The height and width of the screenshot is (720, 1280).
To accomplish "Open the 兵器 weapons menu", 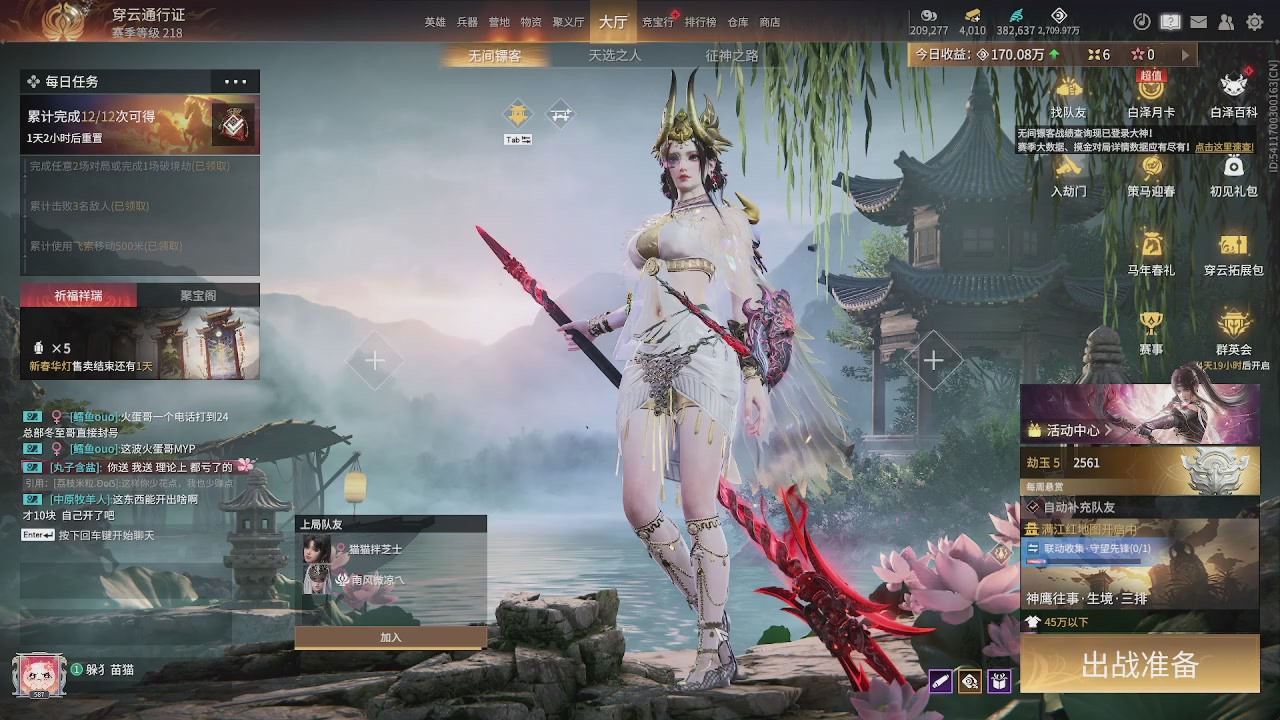I will point(467,22).
